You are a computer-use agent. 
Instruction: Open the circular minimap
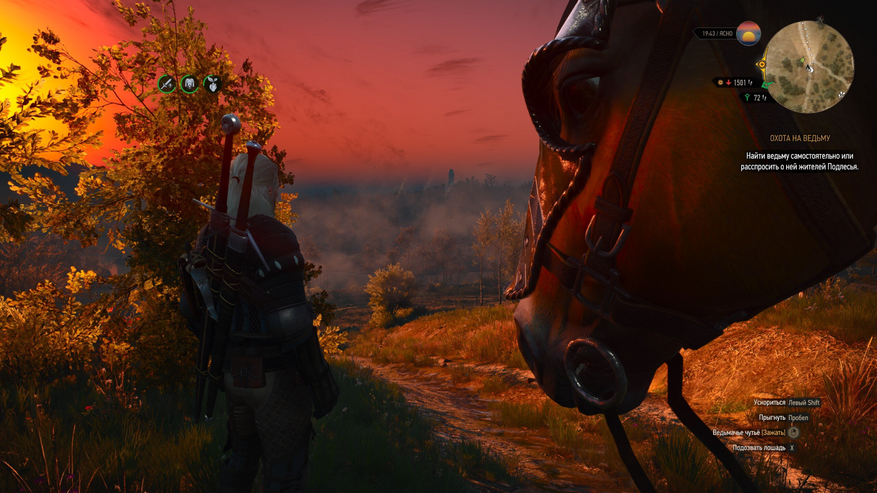pyautogui.click(x=809, y=66)
